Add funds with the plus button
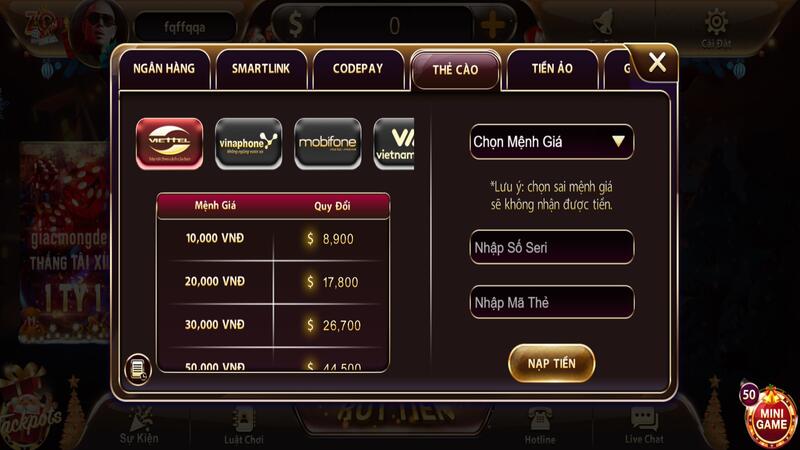The width and height of the screenshot is (800, 450). pyautogui.click(x=492, y=26)
